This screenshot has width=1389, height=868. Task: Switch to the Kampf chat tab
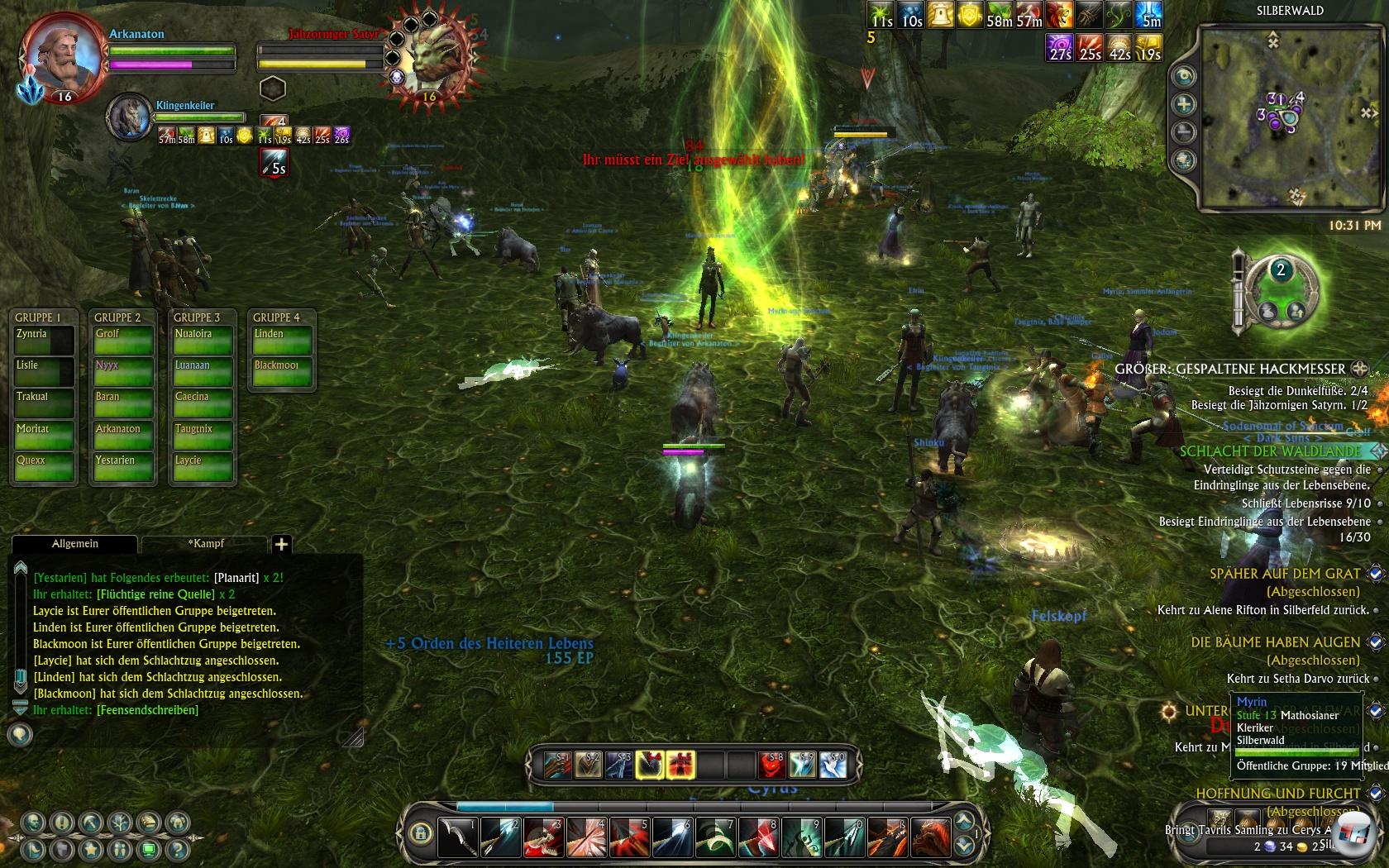pos(206,543)
